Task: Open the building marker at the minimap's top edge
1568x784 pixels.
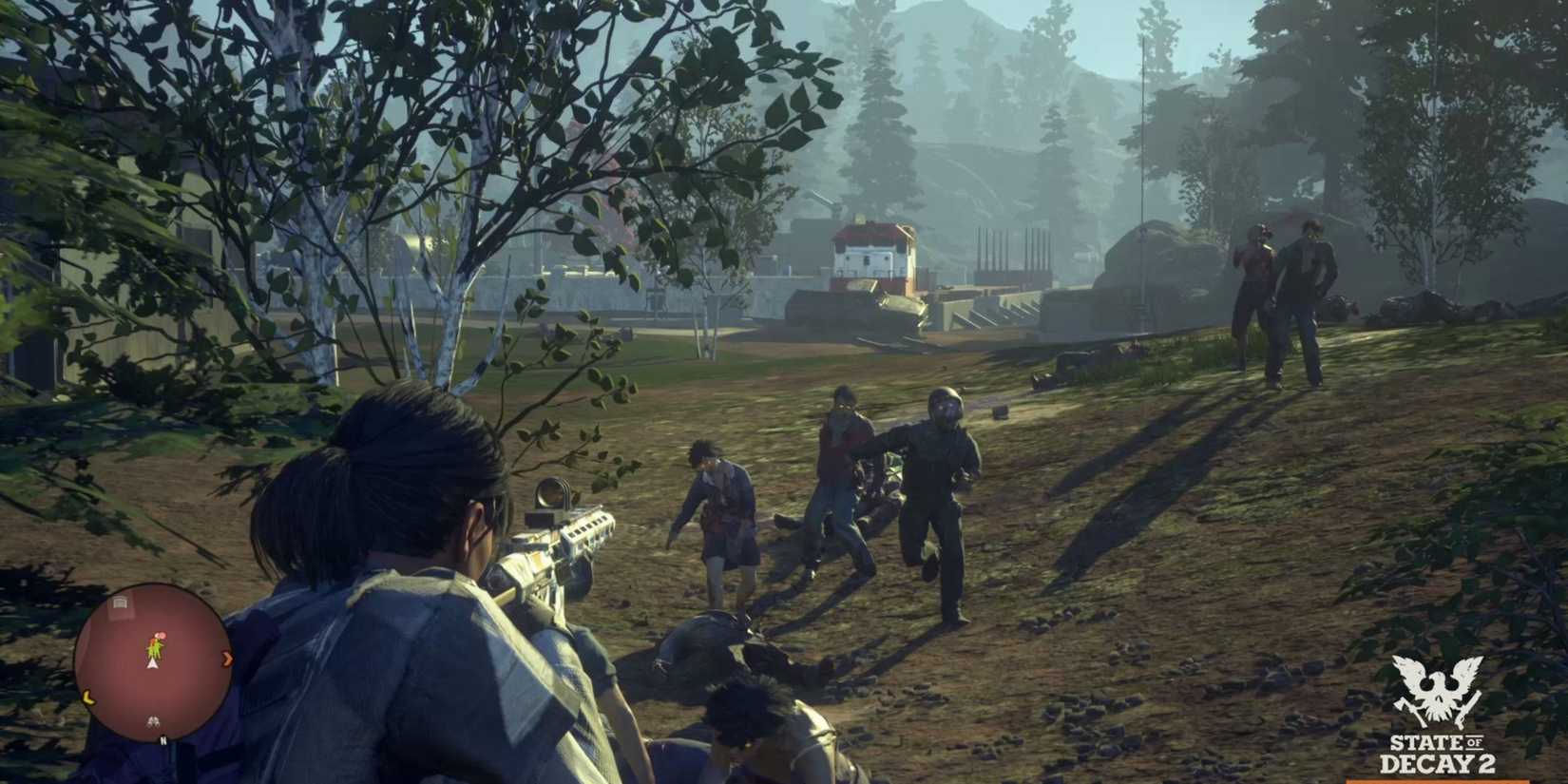Action: (x=120, y=602)
